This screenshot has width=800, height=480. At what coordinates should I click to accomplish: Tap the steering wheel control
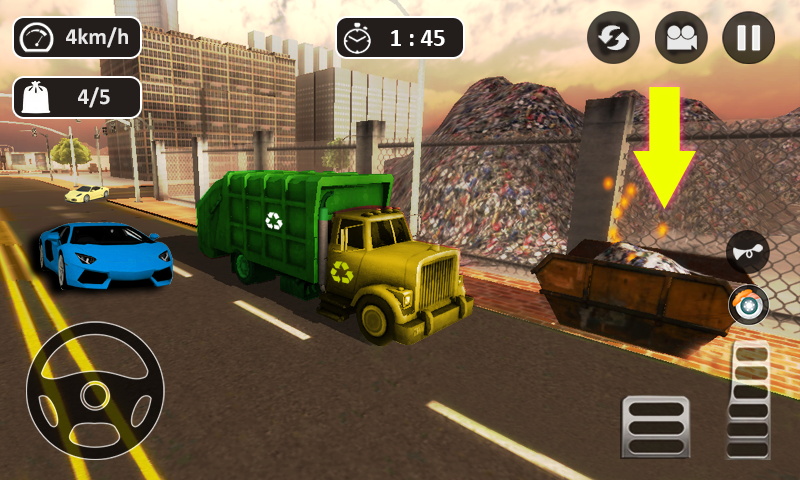click(94, 390)
